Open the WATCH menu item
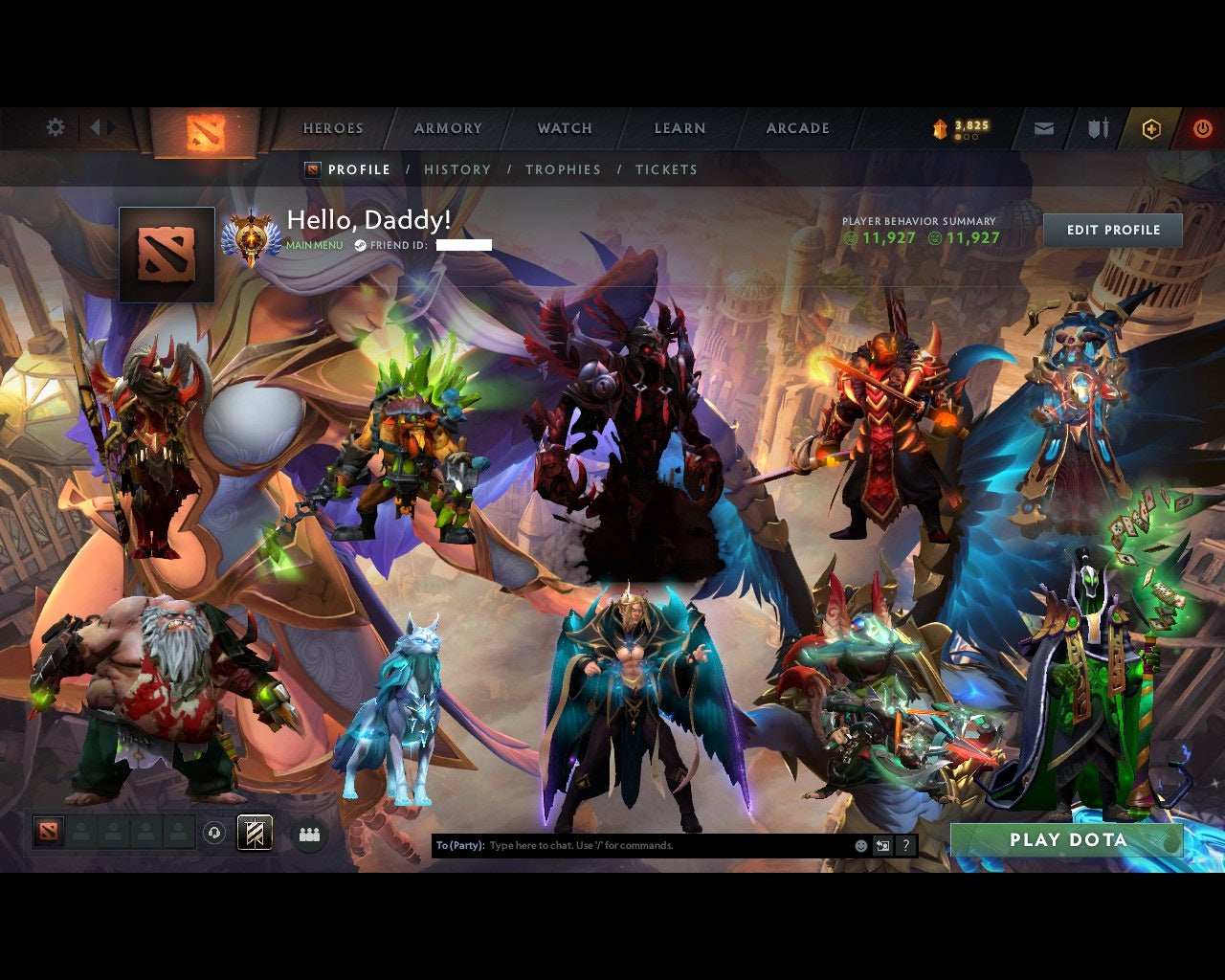Image resolution: width=1225 pixels, height=980 pixels. coord(564,127)
